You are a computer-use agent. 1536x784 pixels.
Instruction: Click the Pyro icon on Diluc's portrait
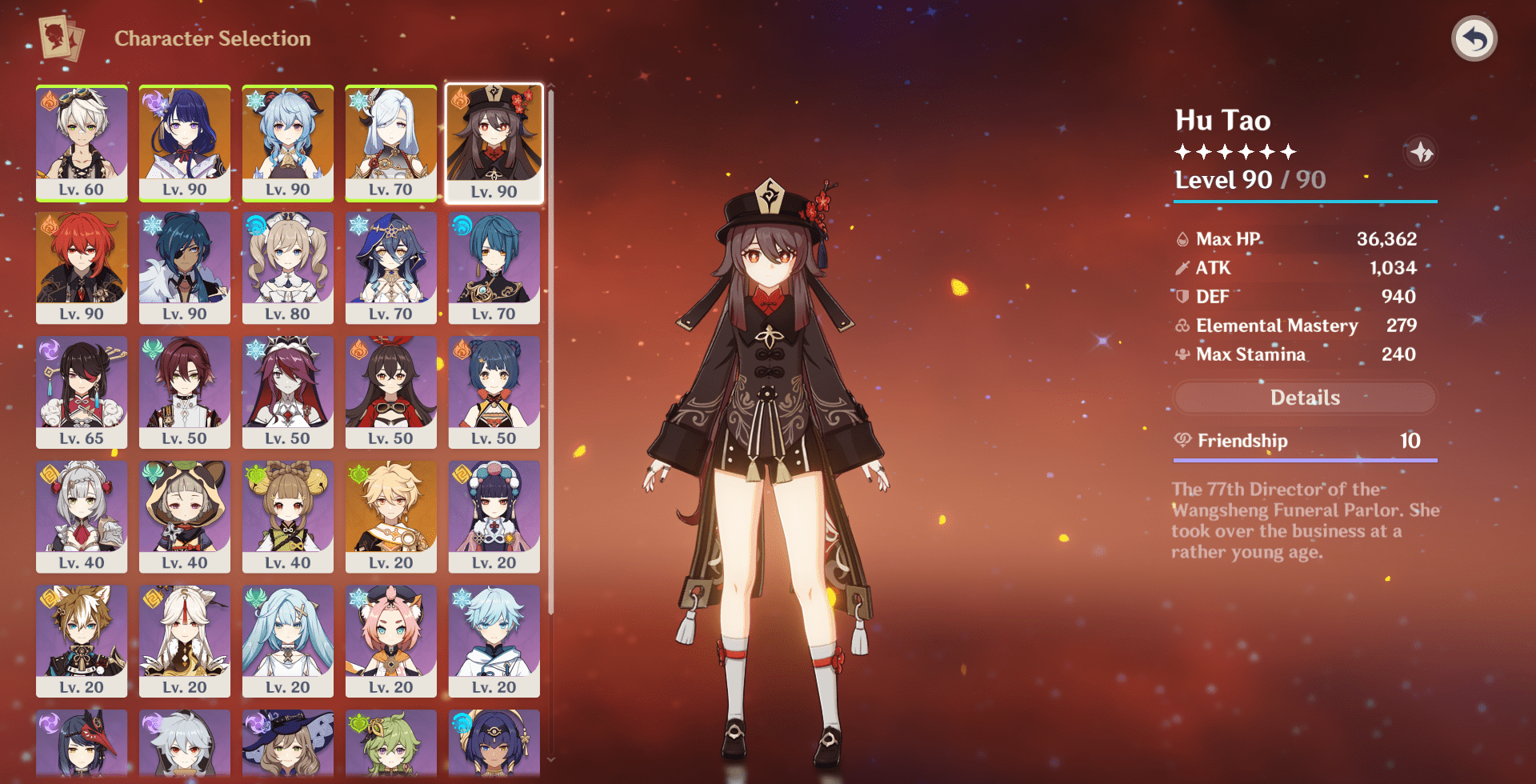pos(48,226)
